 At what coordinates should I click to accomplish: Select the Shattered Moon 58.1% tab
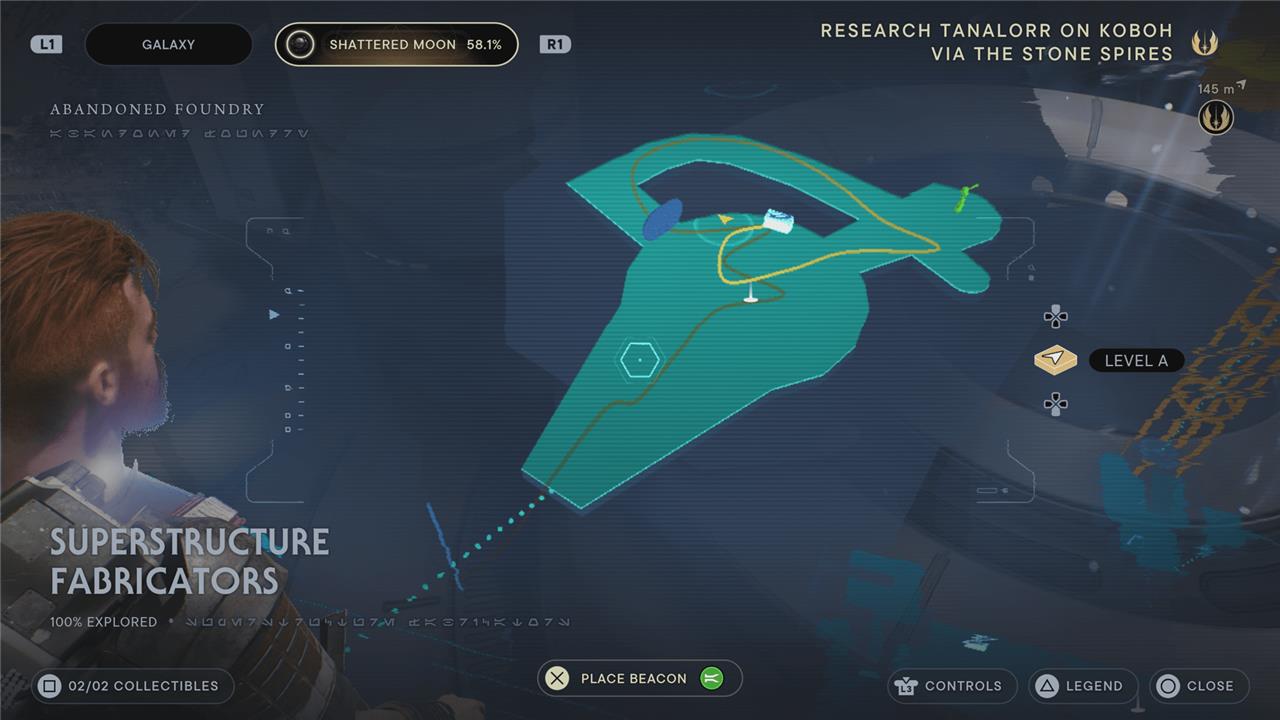click(397, 45)
